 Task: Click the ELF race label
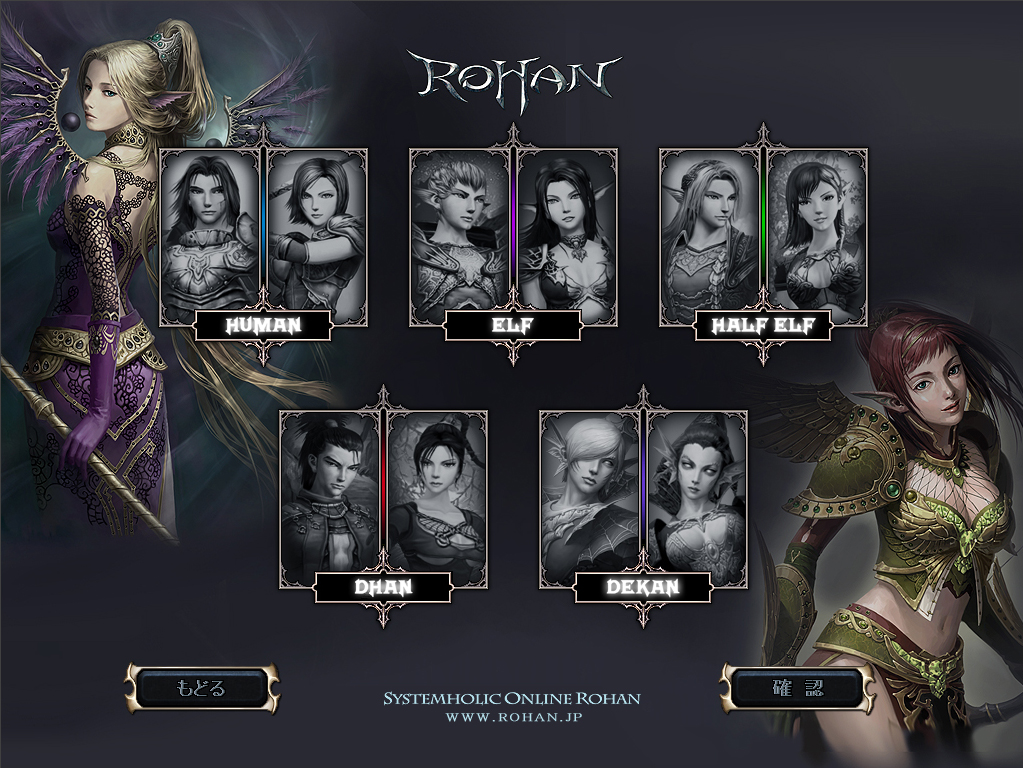point(513,326)
